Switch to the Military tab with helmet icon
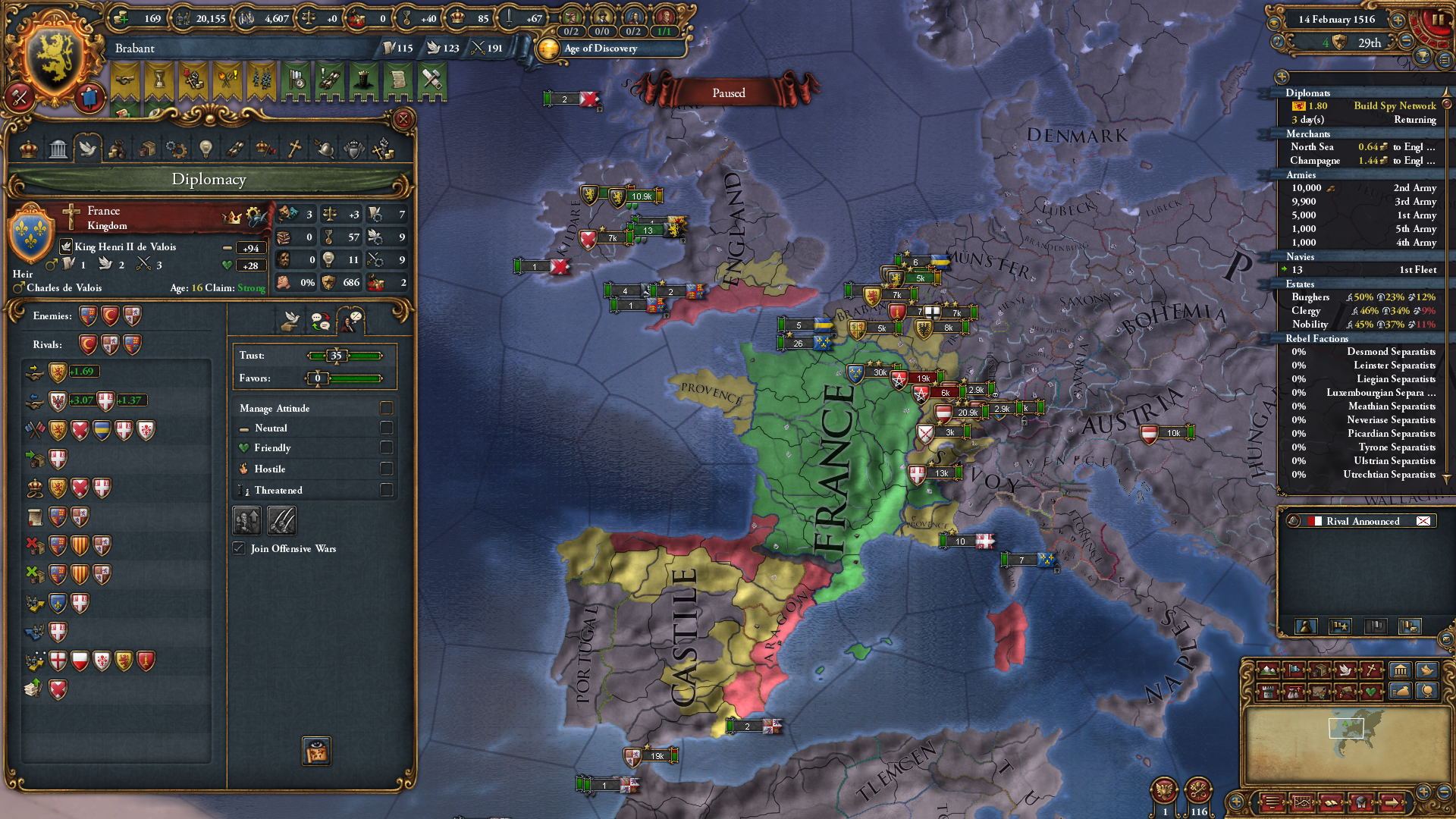The width and height of the screenshot is (1456, 819). (325, 149)
